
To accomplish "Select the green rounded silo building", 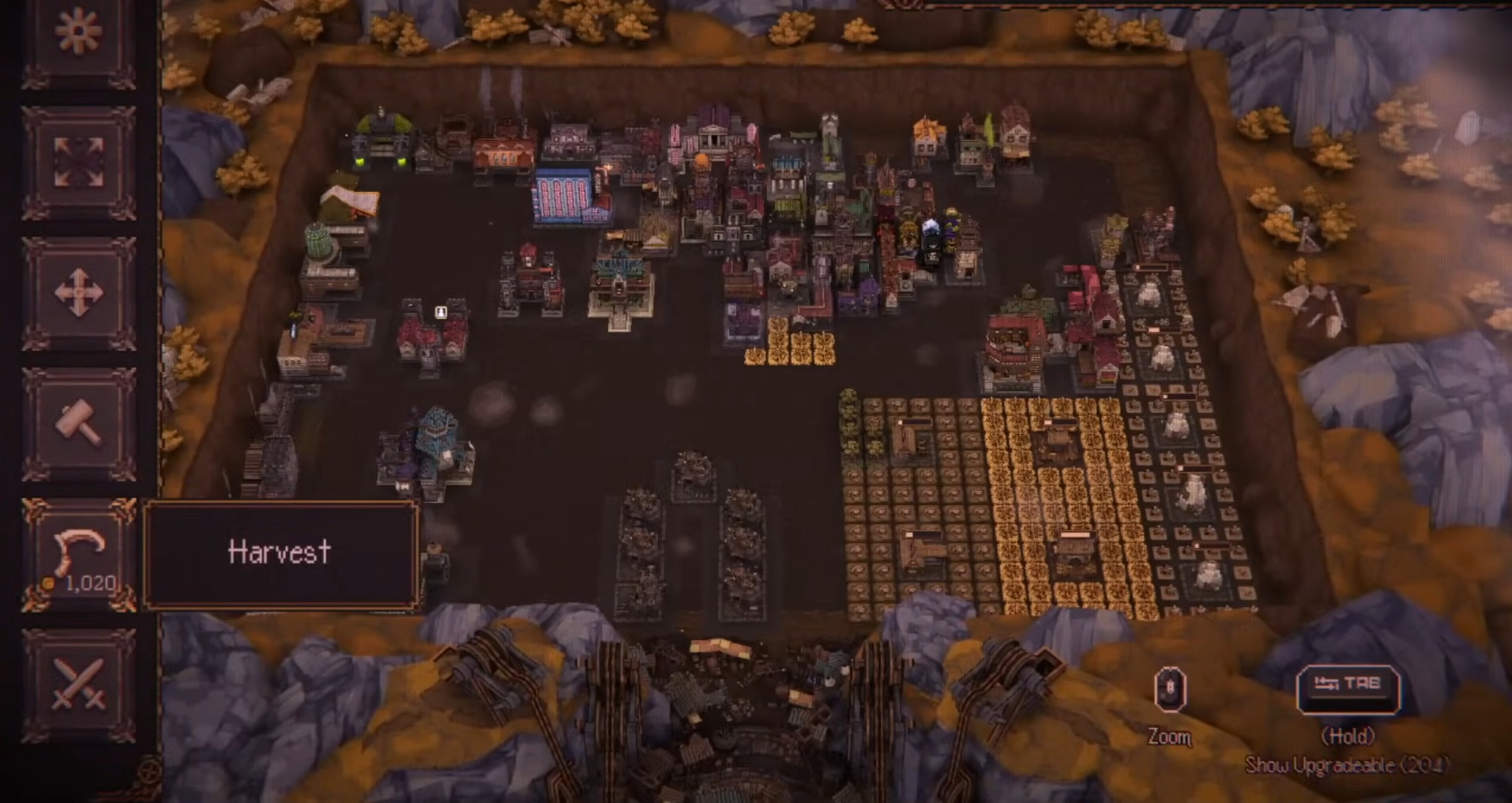I will (x=318, y=239).
